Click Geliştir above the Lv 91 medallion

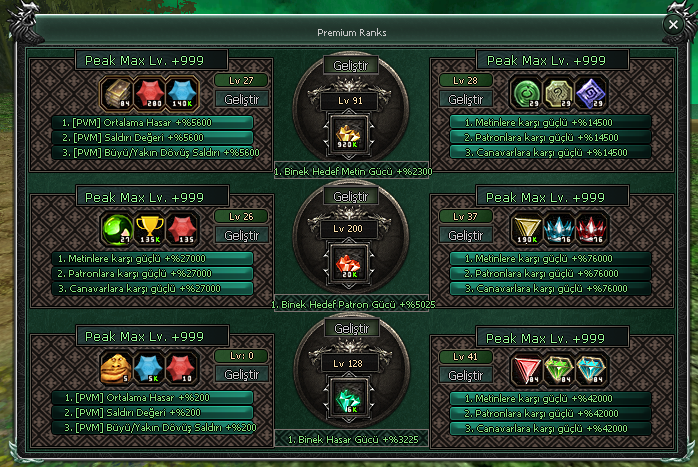point(350,66)
